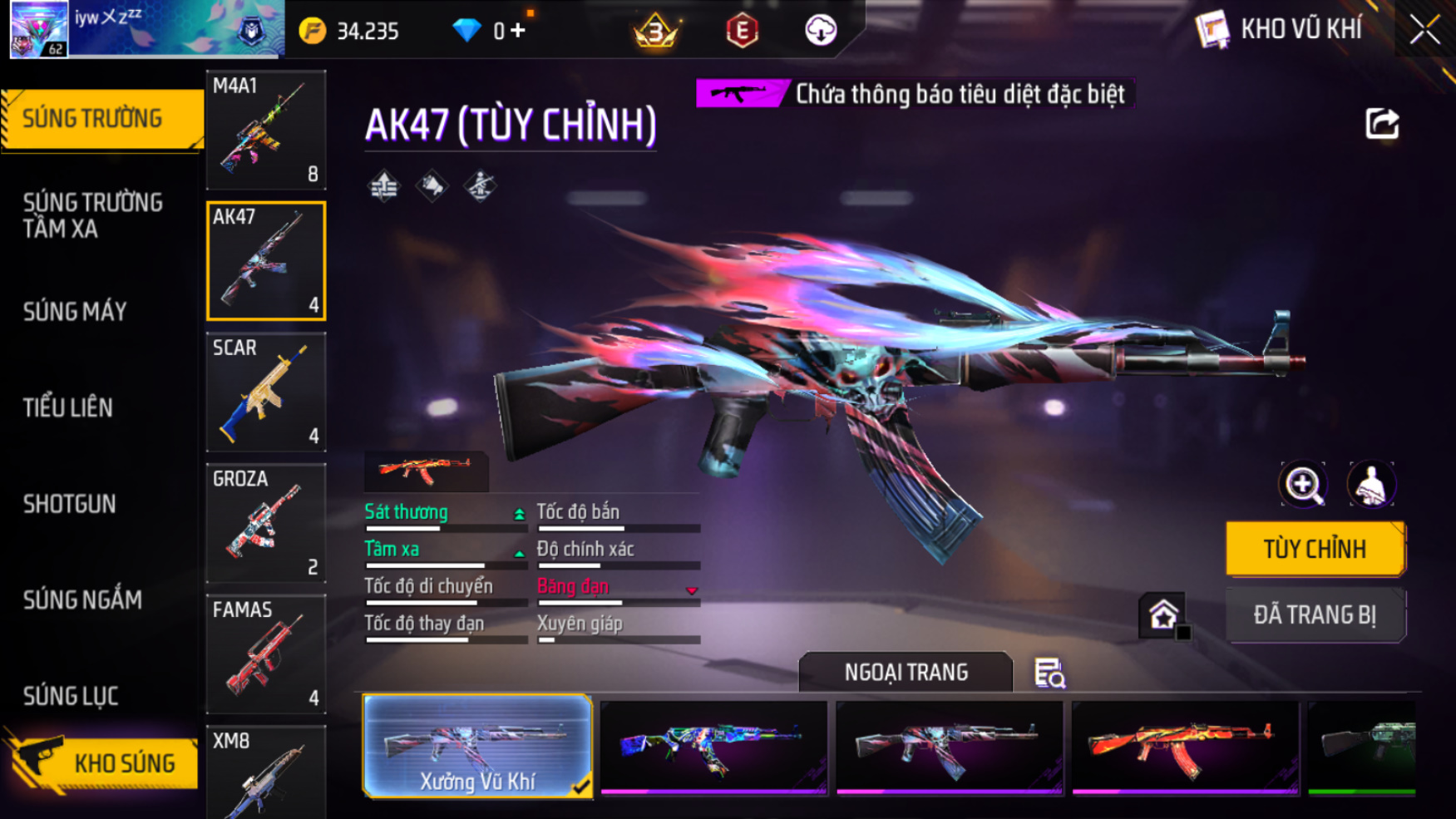Viewport: 1456px width, 819px height.
Task: Choose the SCAR weapon tile
Action: tap(265, 392)
